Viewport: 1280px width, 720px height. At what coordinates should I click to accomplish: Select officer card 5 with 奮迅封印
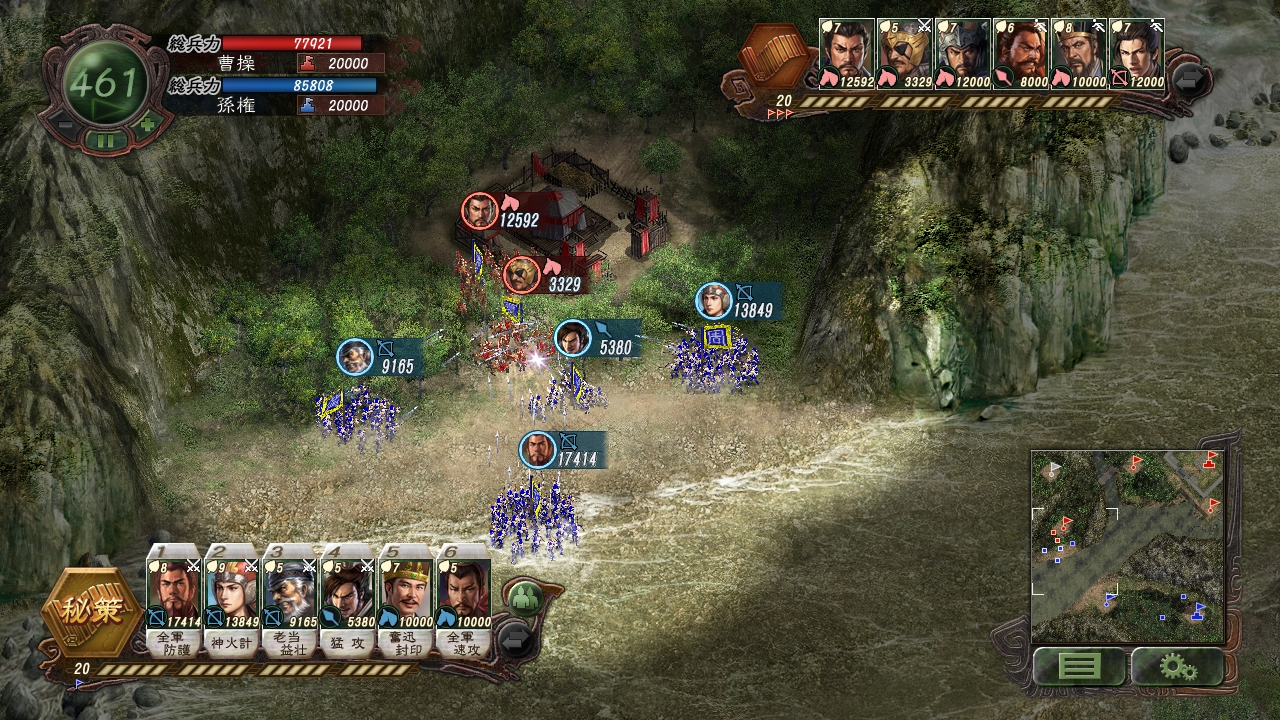click(406, 601)
